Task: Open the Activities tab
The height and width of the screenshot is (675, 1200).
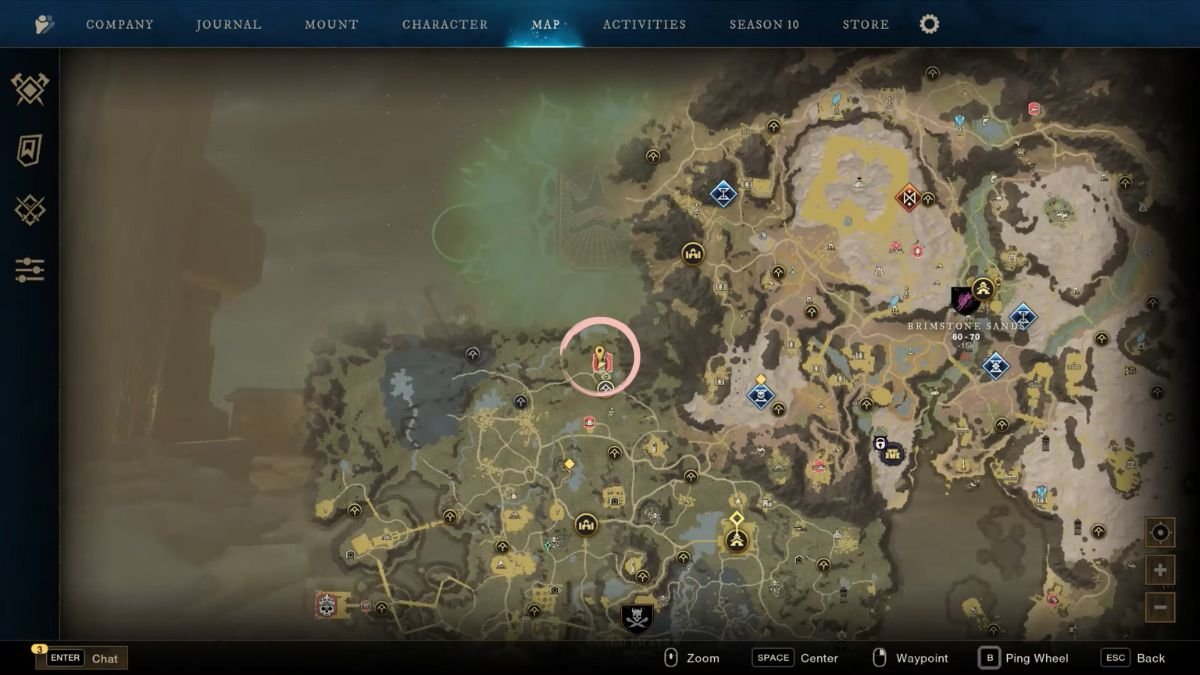Action: [644, 25]
